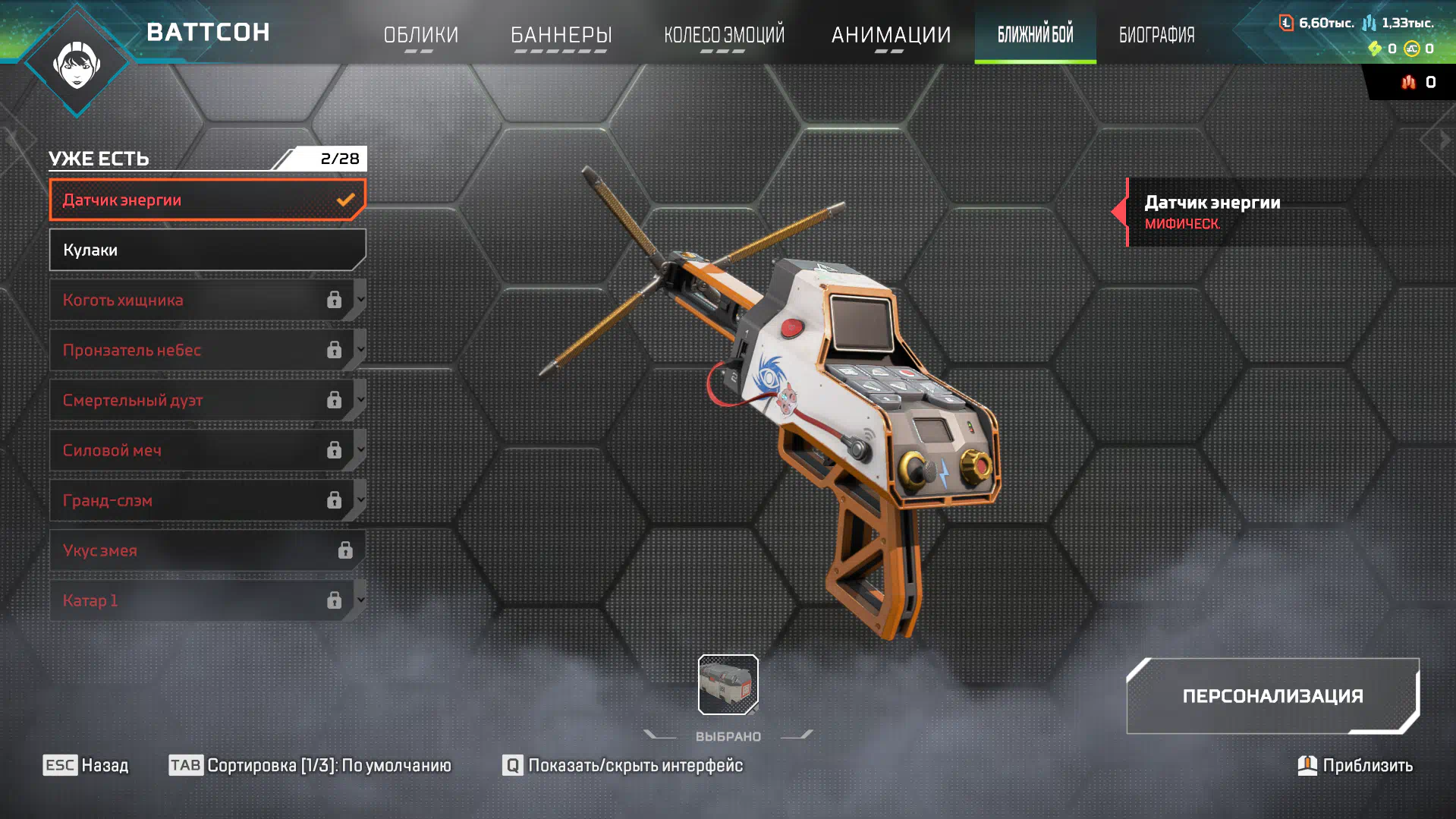Show the БИОГРАФИЯ tab
Viewport: 1456px width, 819px height.
[1156, 35]
